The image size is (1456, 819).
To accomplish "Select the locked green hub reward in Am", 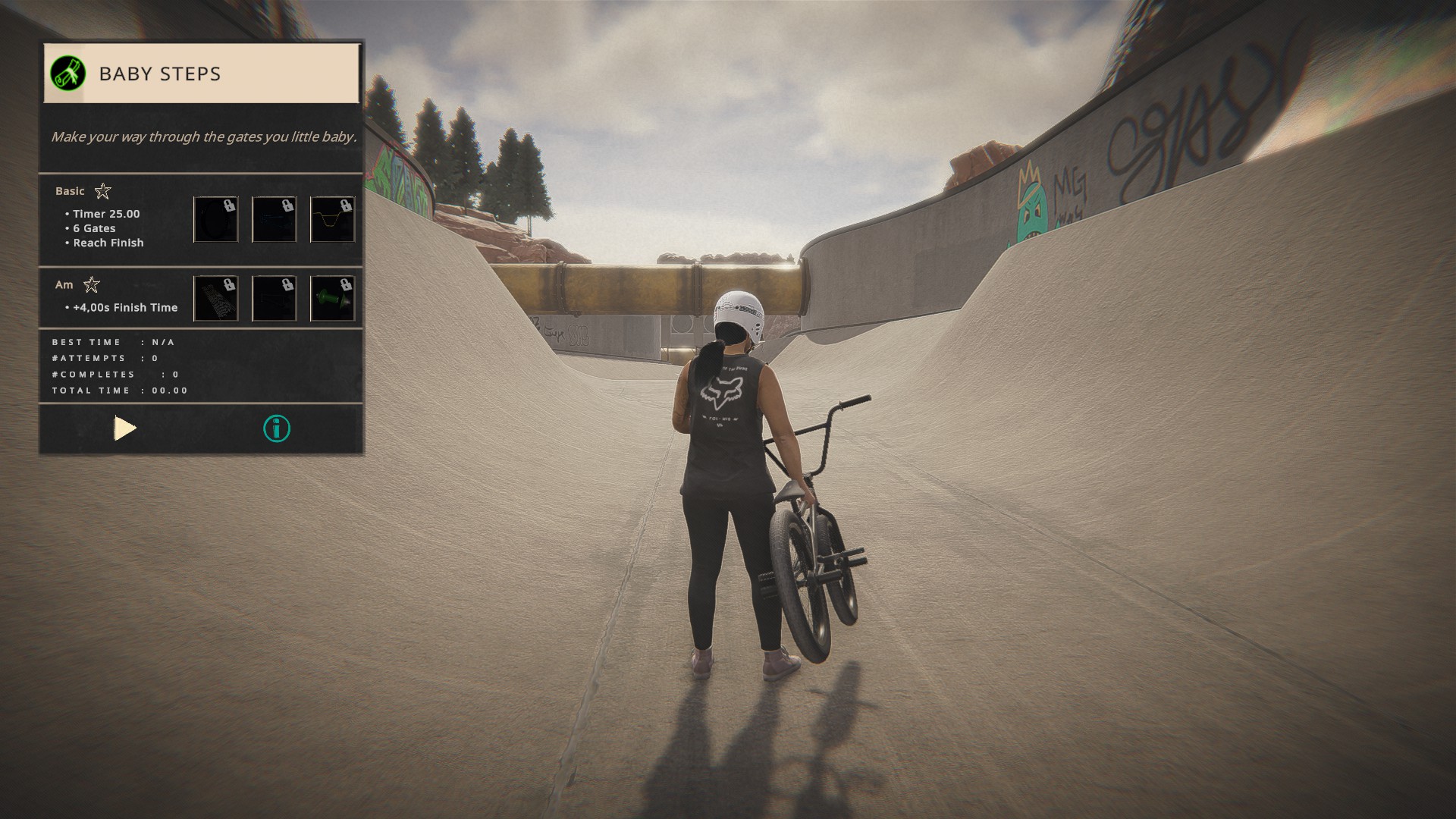I will tap(332, 299).
